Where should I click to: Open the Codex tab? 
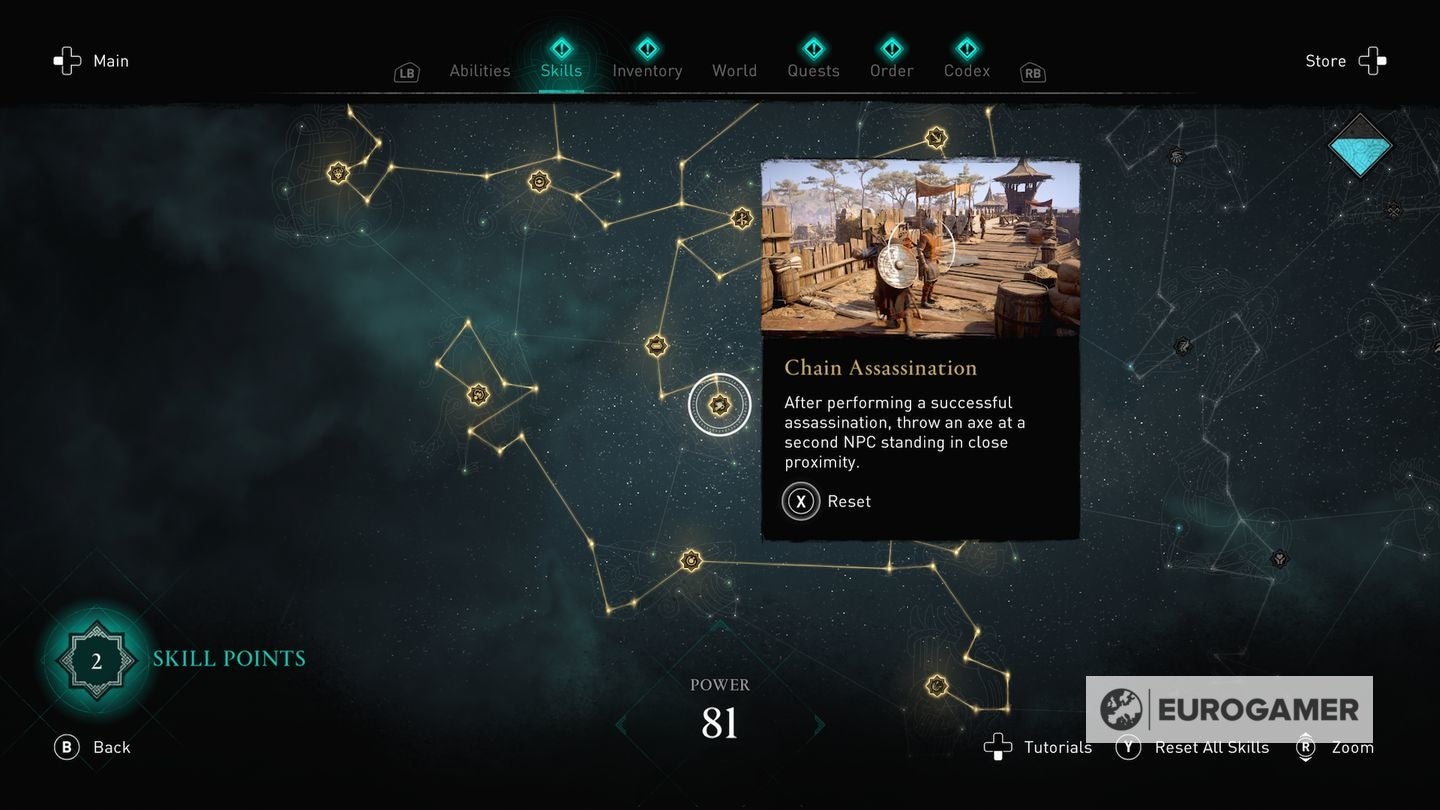pos(967,70)
